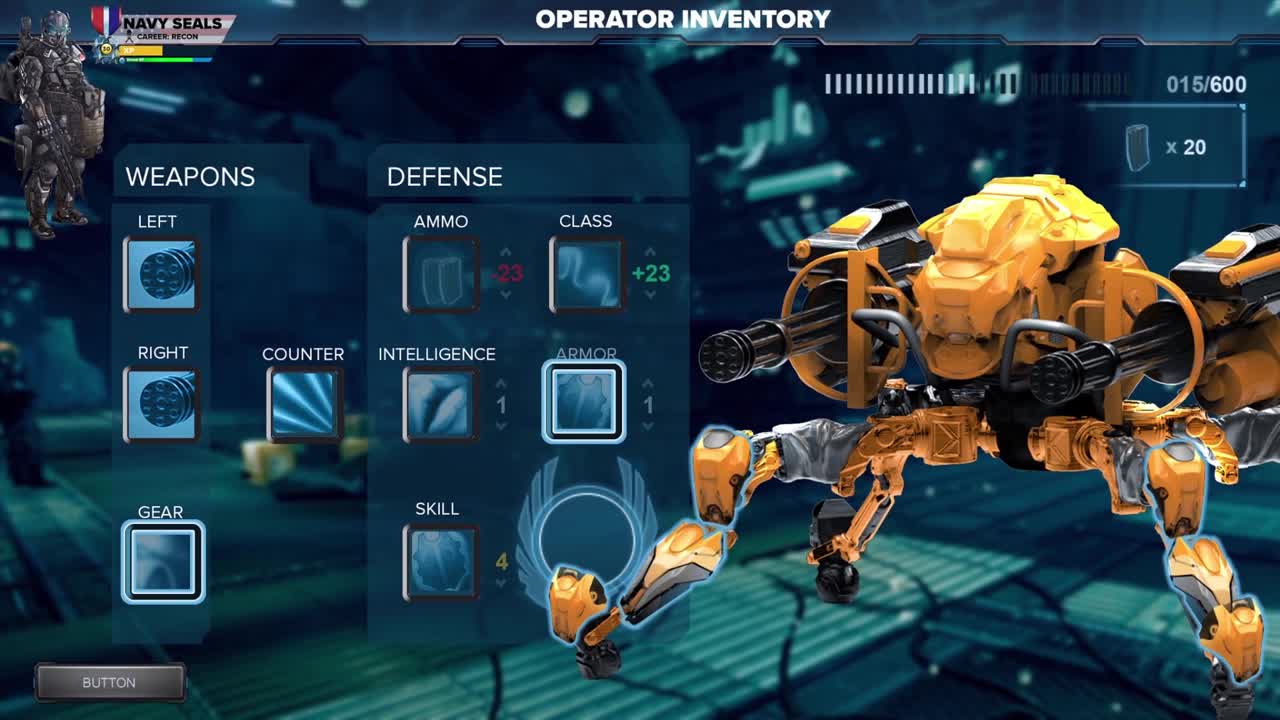Viewport: 1280px width, 720px height.
Task: Click the yellow level 50 badge
Action: [106, 49]
